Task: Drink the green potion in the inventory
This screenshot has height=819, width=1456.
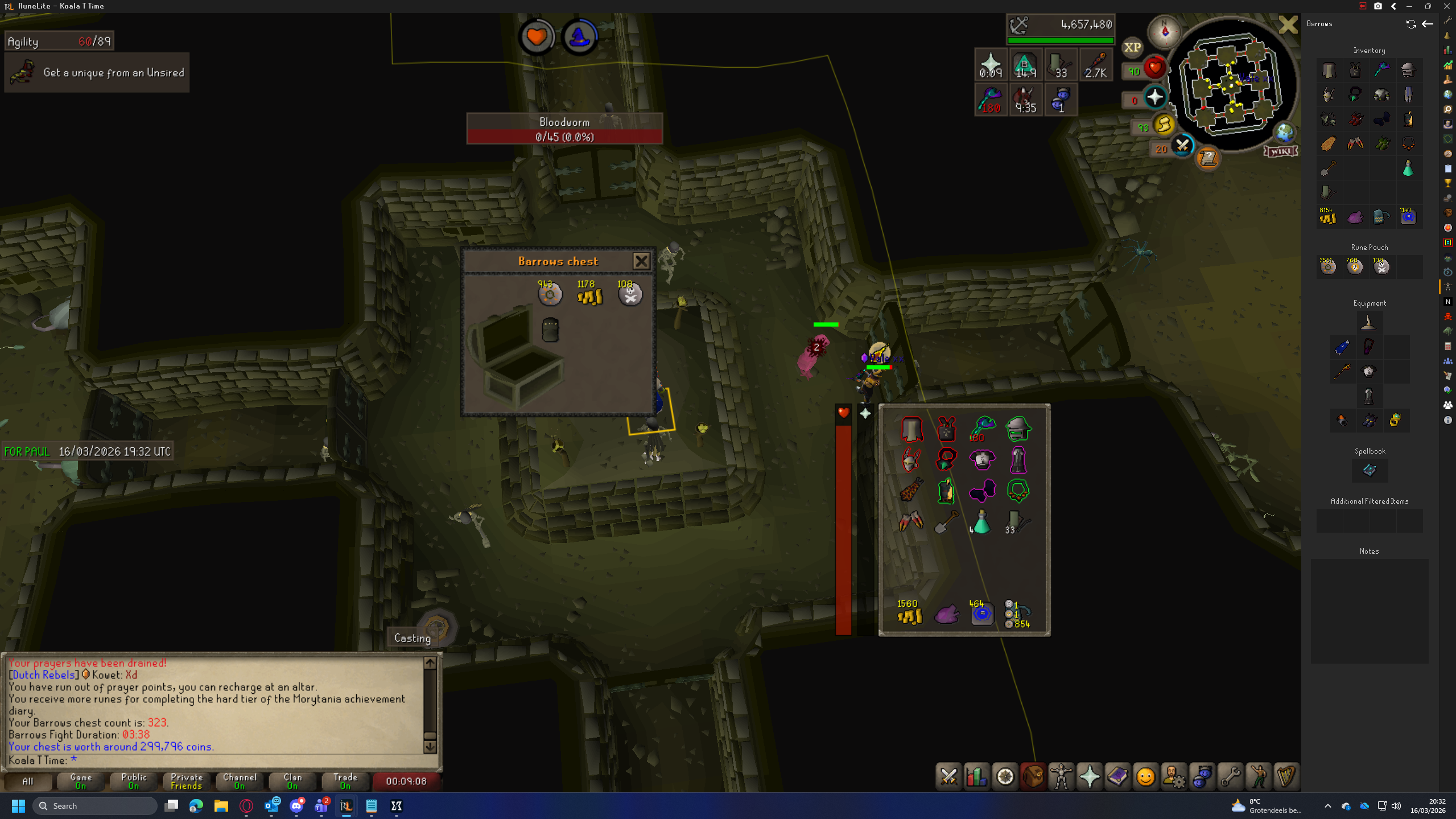Action: (x=981, y=522)
